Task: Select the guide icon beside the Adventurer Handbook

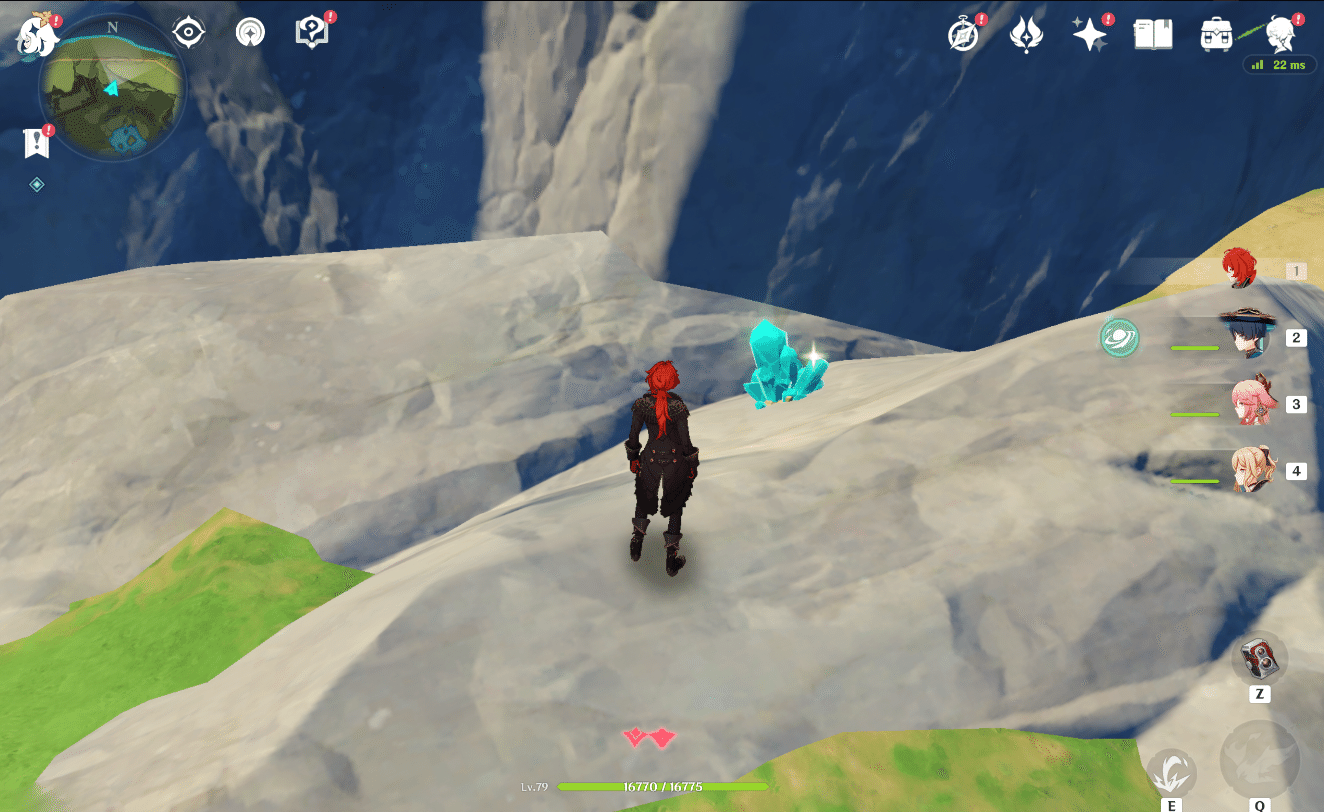Action: 249,31
